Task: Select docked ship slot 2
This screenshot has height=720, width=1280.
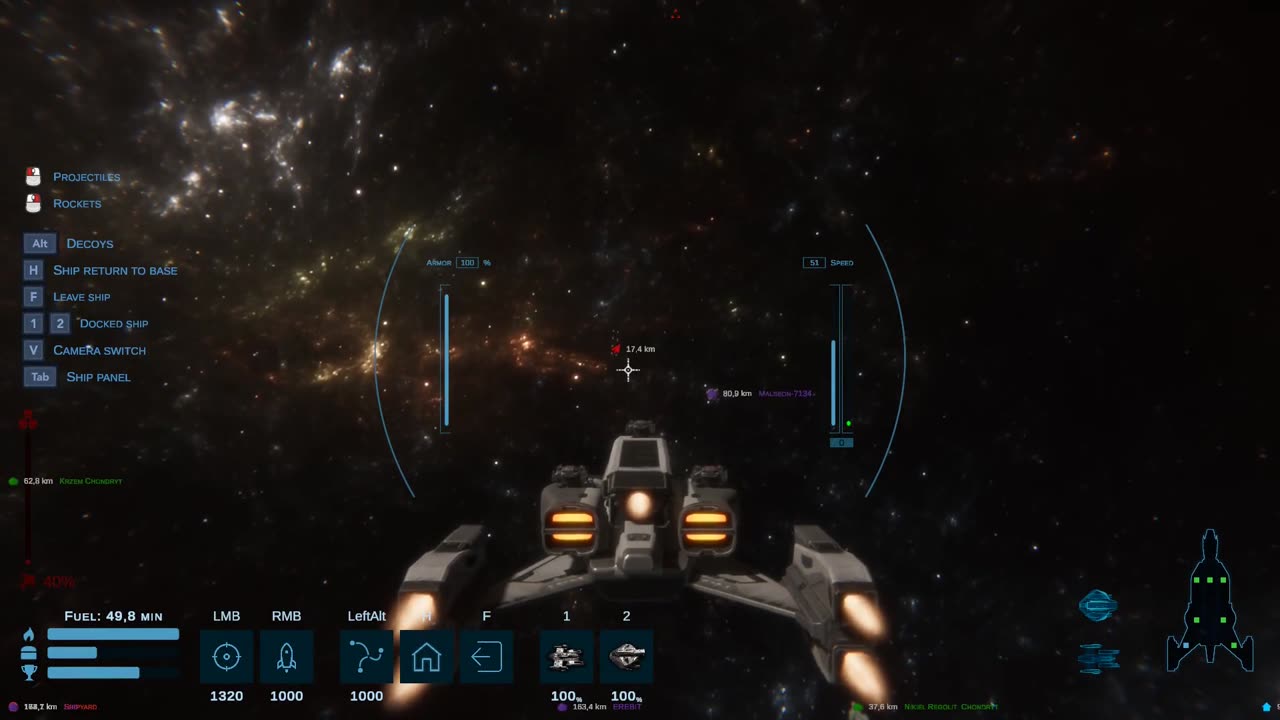Action: (x=626, y=657)
